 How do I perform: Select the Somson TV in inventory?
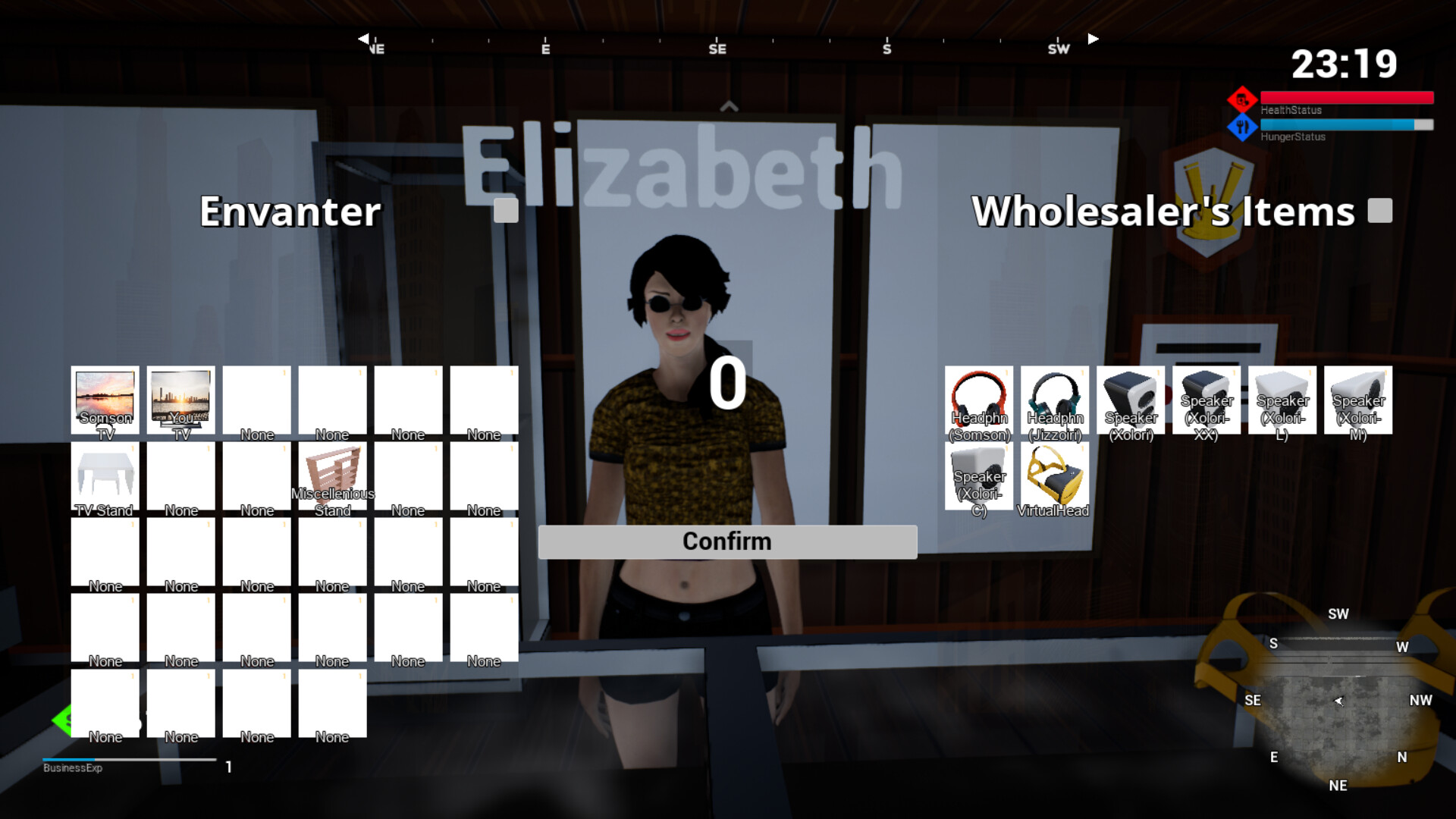tap(105, 400)
